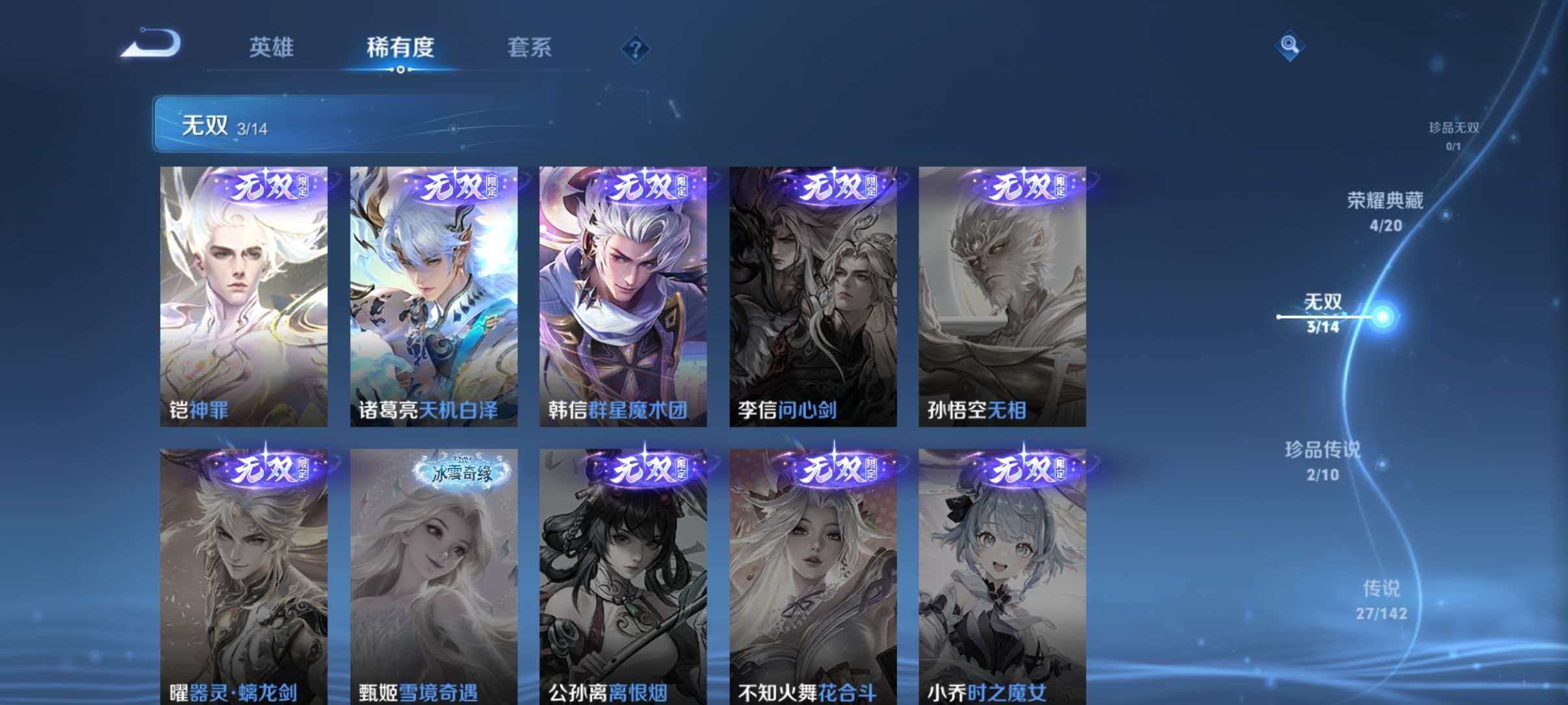Screen dimensions: 1568x705
Task: Switch to the 套系 tab
Action: point(530,47)
